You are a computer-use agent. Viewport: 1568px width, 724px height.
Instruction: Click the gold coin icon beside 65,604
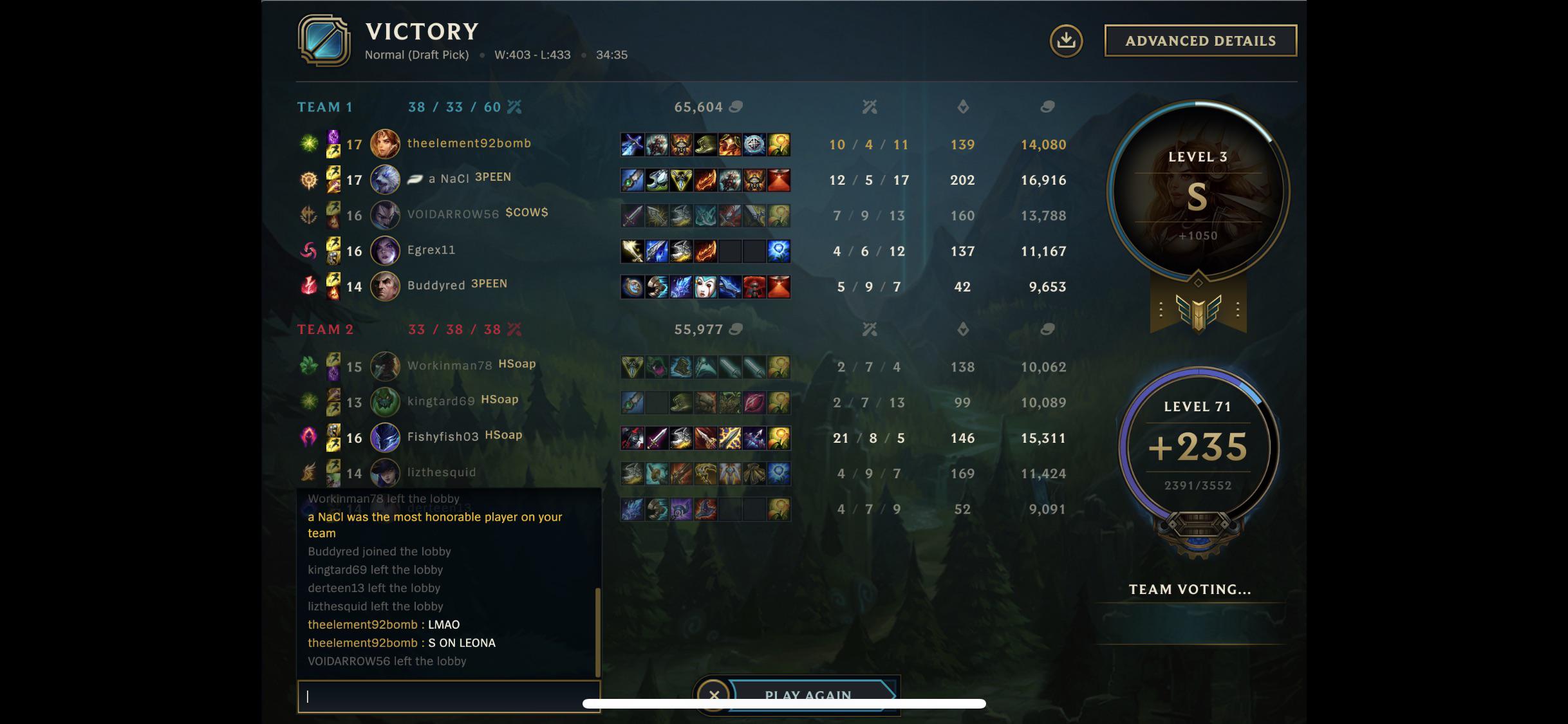point(736,107)
